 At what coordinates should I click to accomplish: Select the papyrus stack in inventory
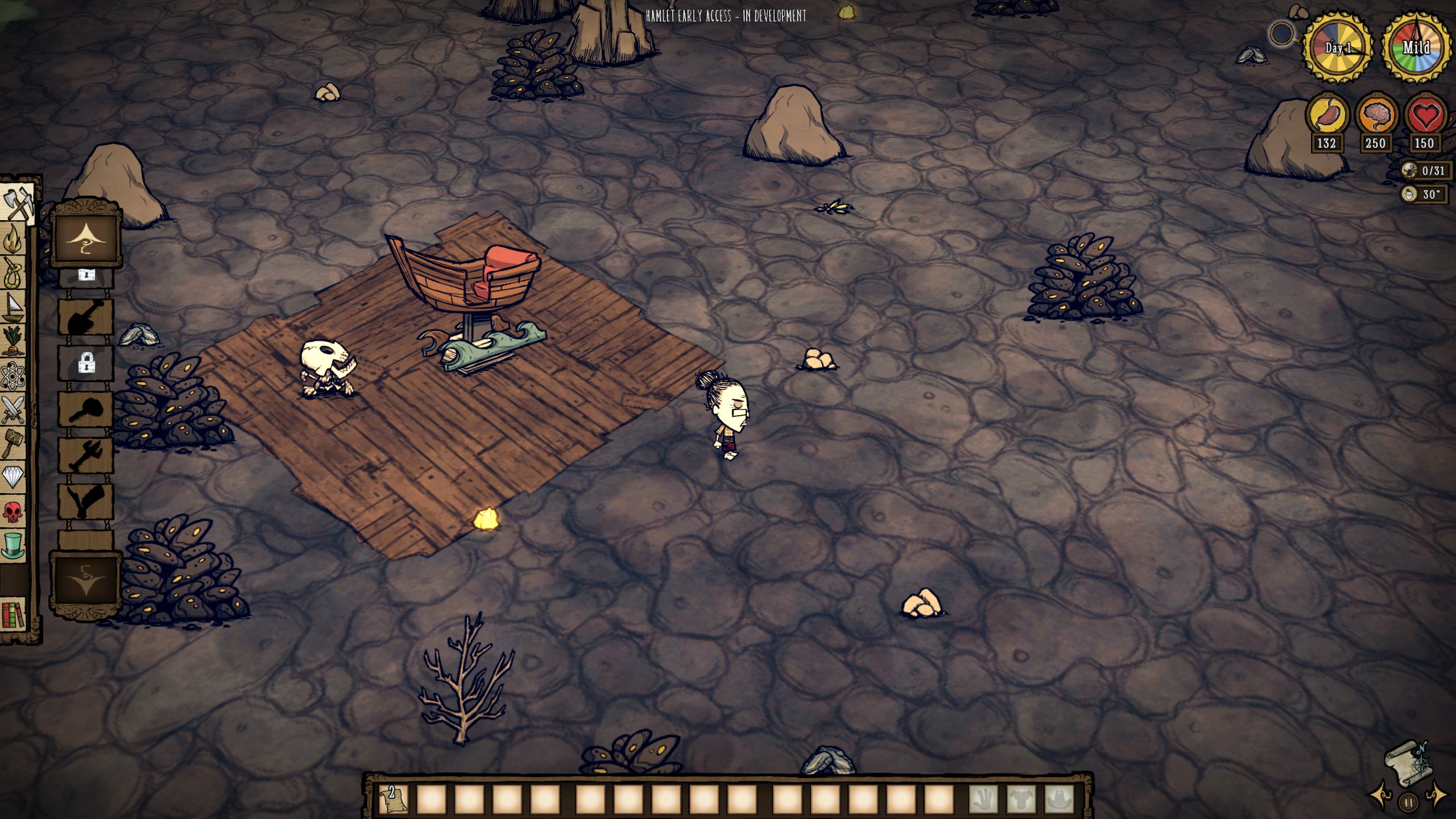(x=394, y=799)
